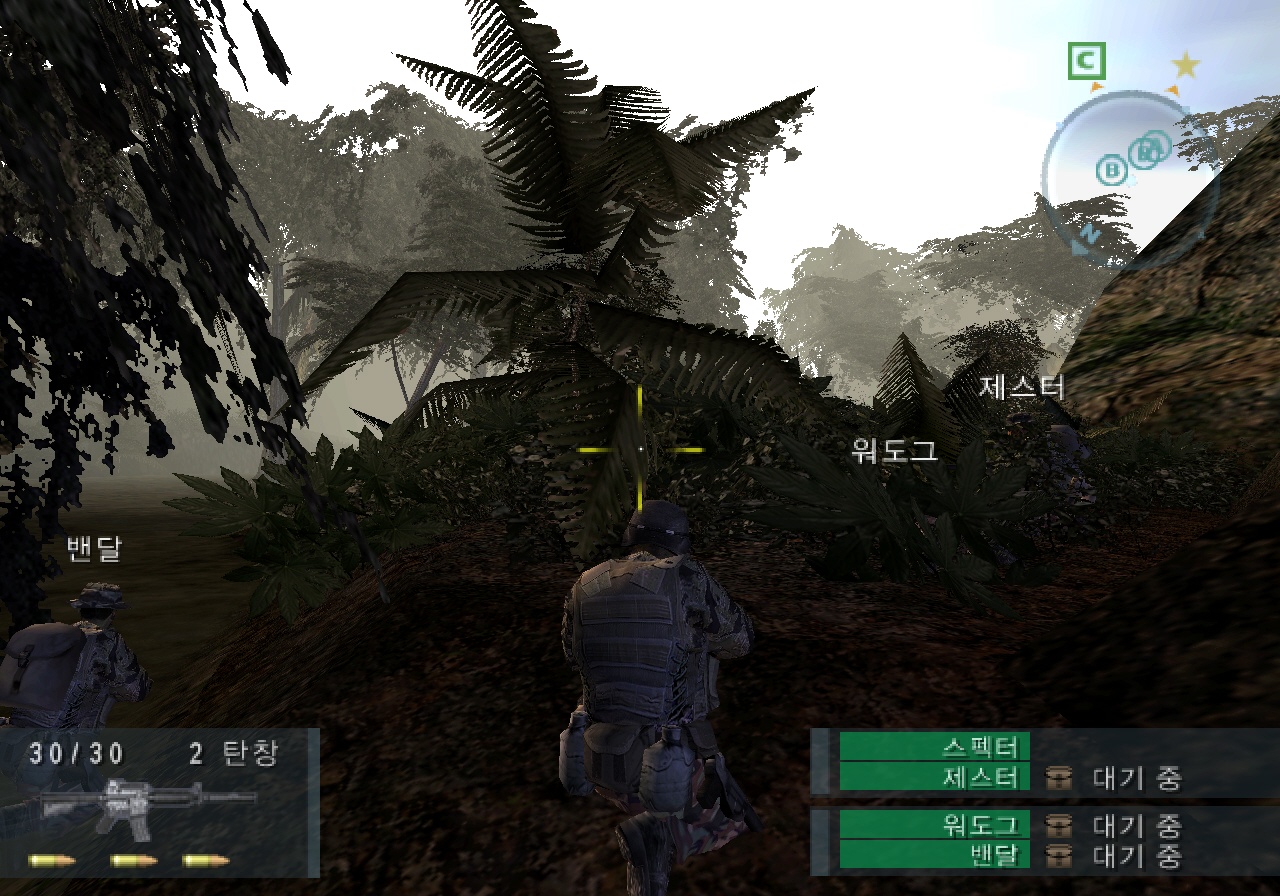Screen dimensions: 1280x896
Task: Open the circular radar minimap
Action: coord(1128,177)
